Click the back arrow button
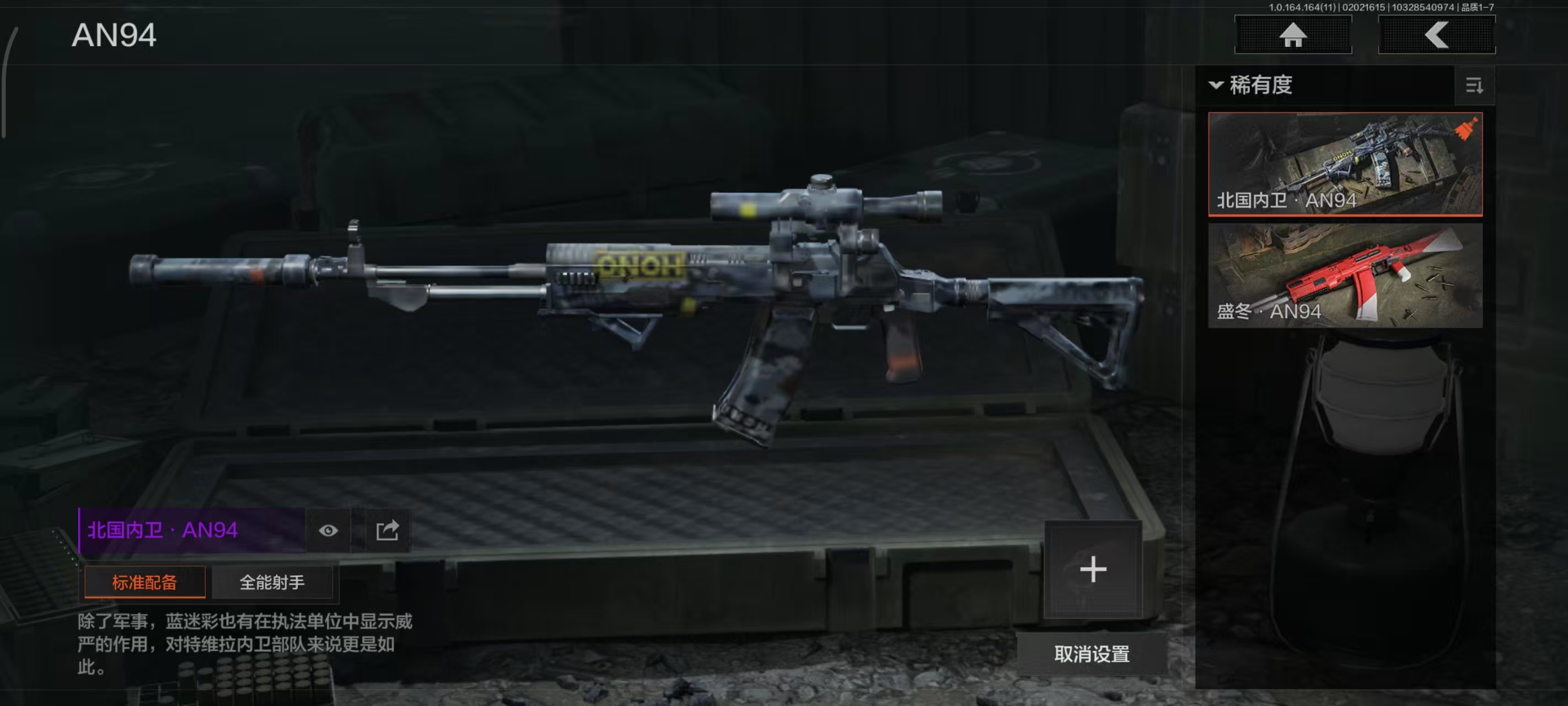1568x706 pixels. tap(1436, 35)
